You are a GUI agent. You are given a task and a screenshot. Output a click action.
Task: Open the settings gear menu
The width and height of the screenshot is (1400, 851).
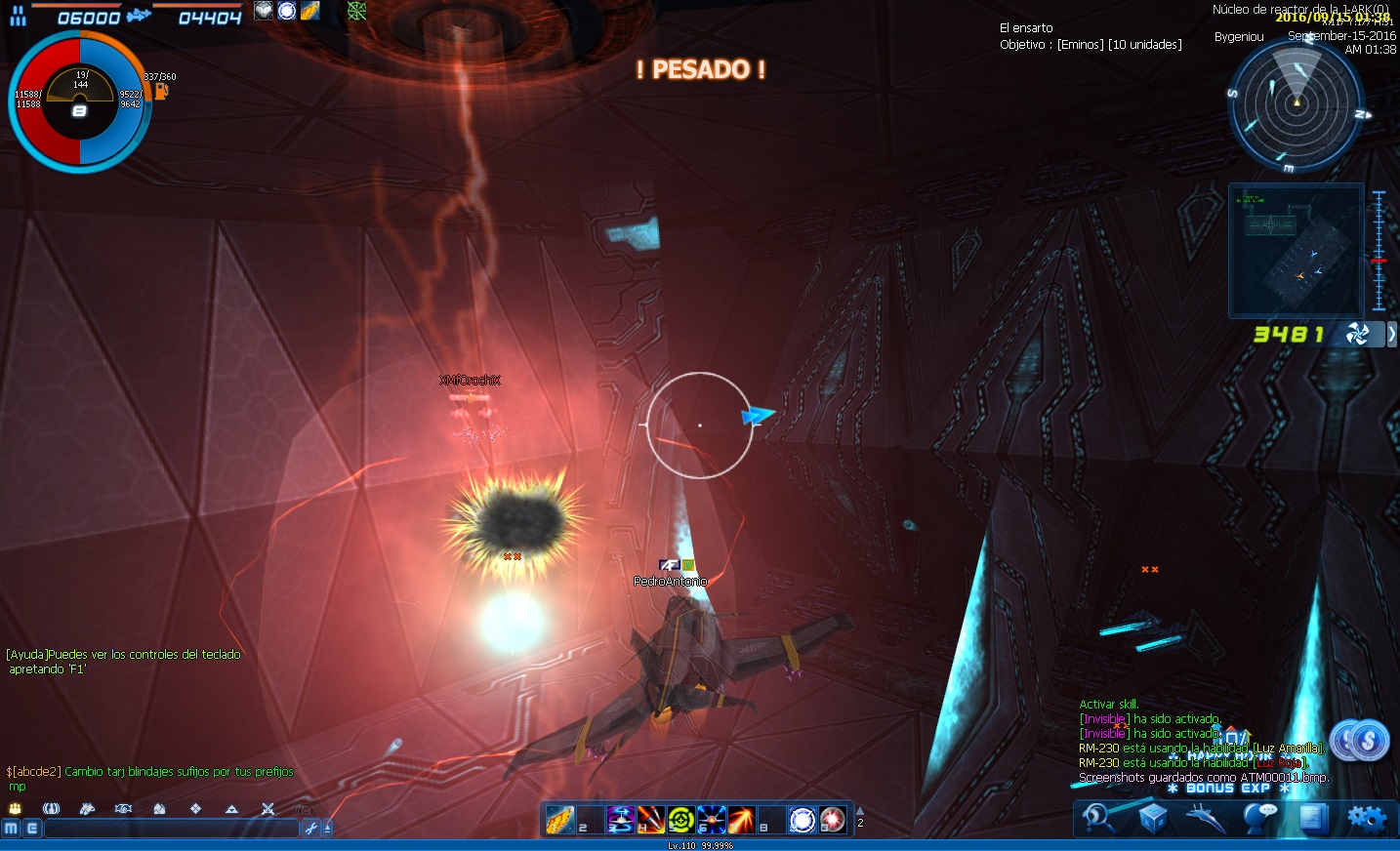click(1366, 818)
